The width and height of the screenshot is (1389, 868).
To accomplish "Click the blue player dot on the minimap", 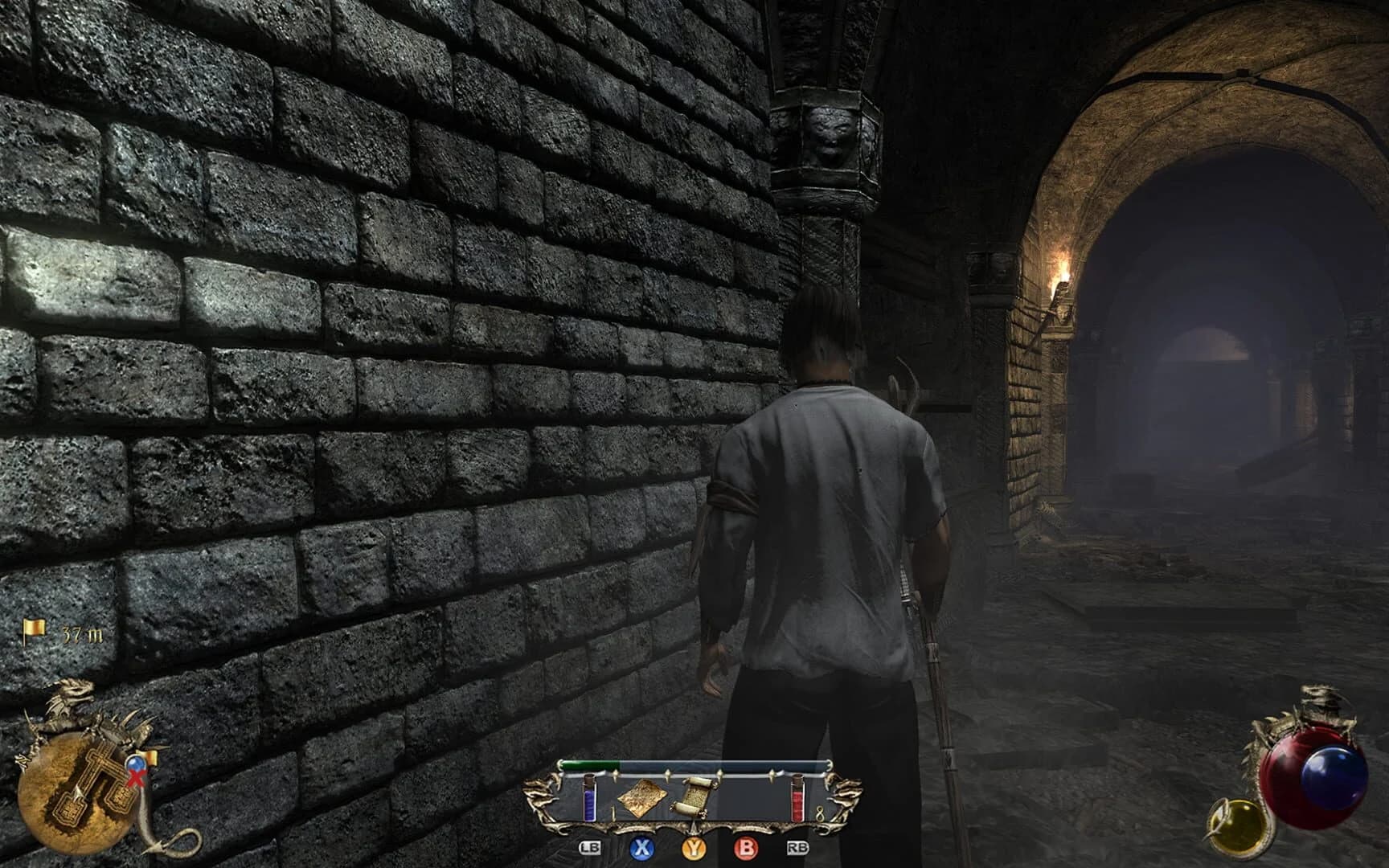I will (134, 763).
